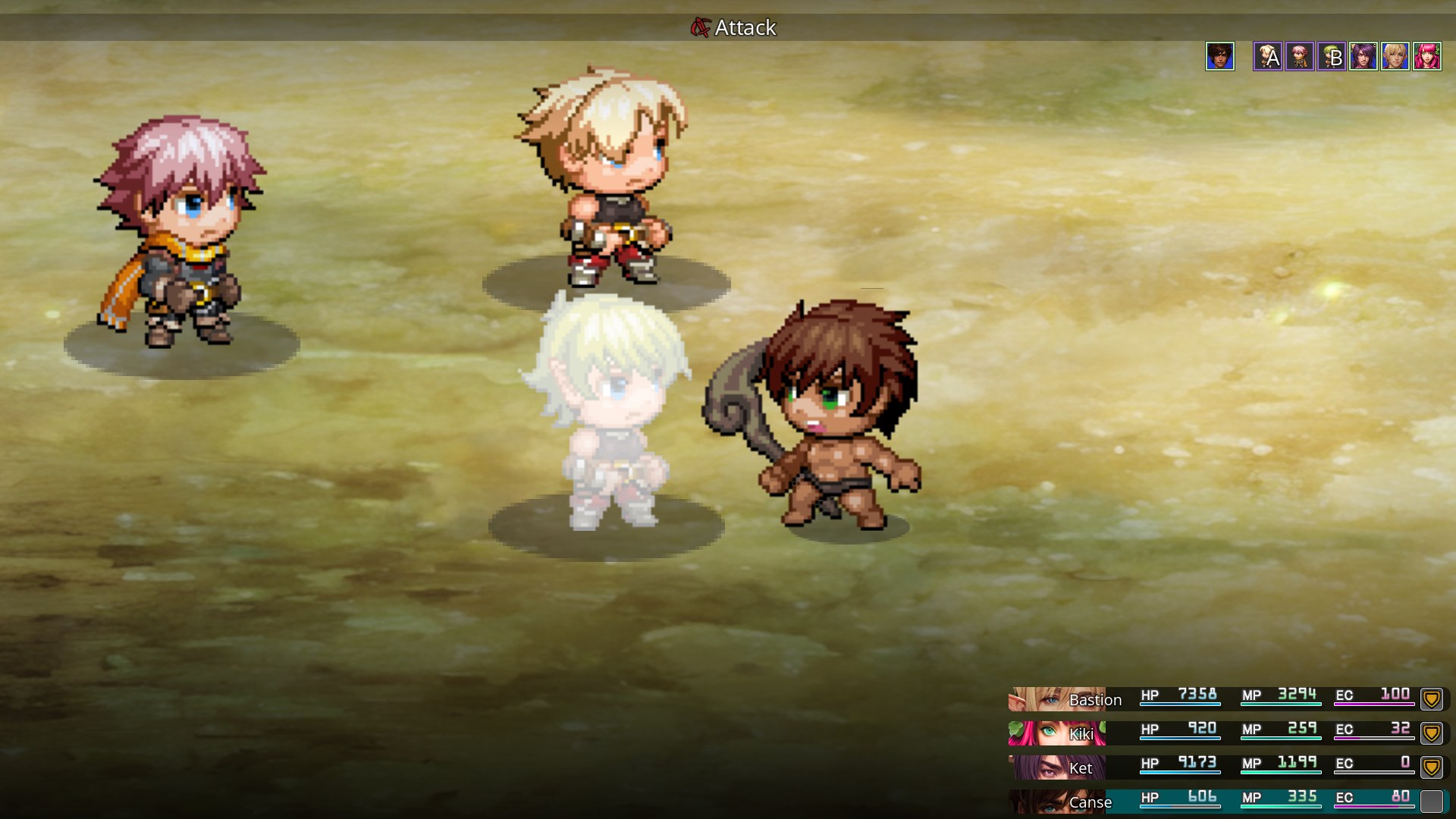Select Kiki's pink-haired turn order portrait
Image resolution: width=1456 pixels, height=819 pixels.
point(1426,56)
